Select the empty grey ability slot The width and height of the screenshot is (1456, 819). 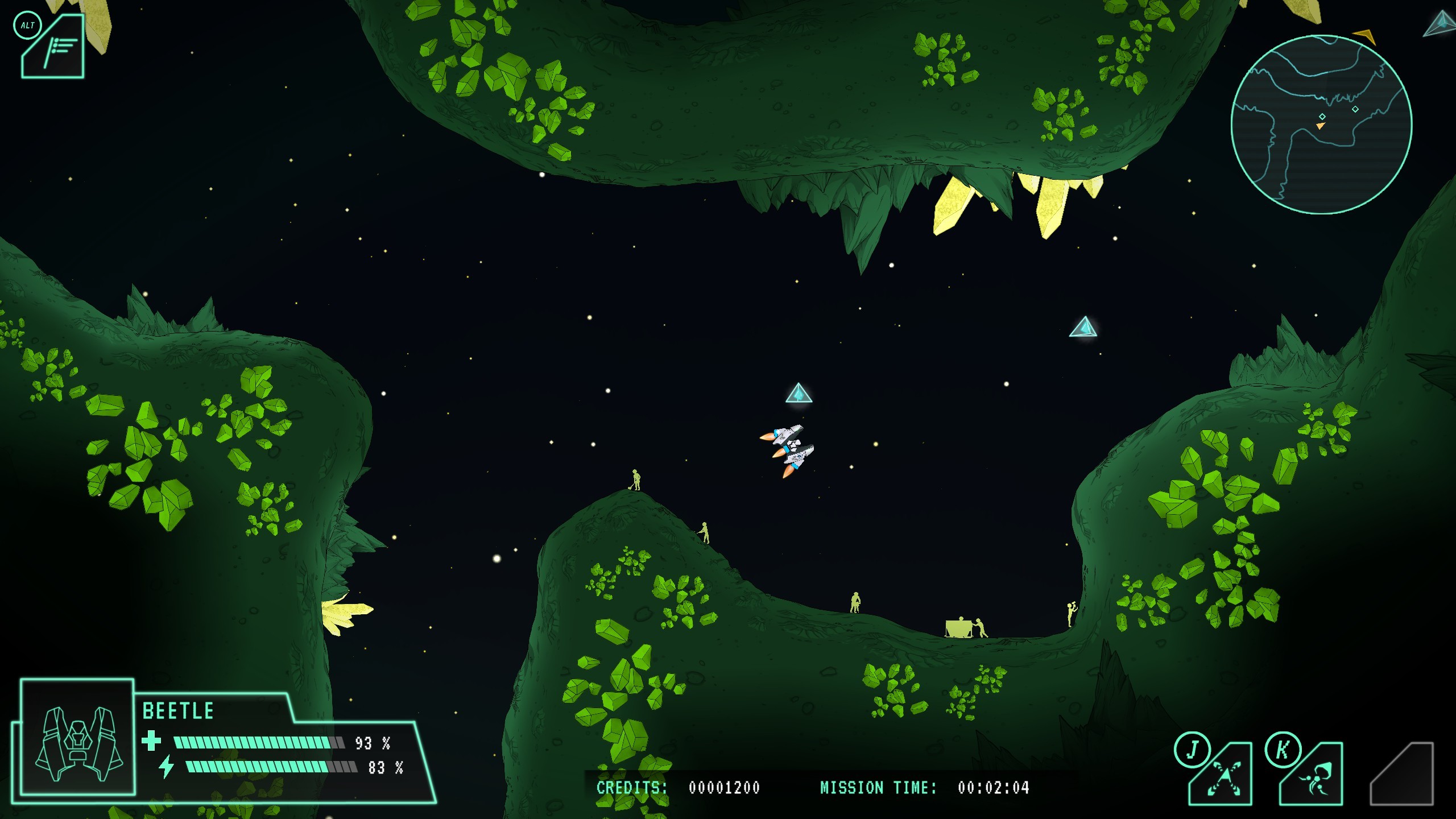[x=1403, y=775]
